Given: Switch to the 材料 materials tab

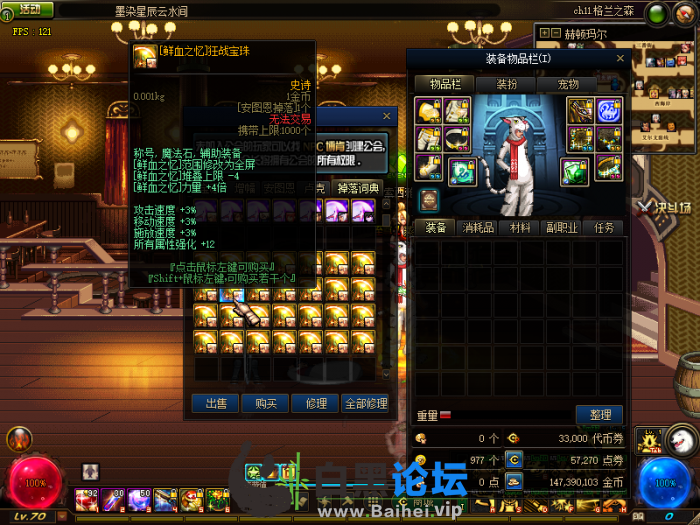Looking at the screenshot, I should click(520, 228).
